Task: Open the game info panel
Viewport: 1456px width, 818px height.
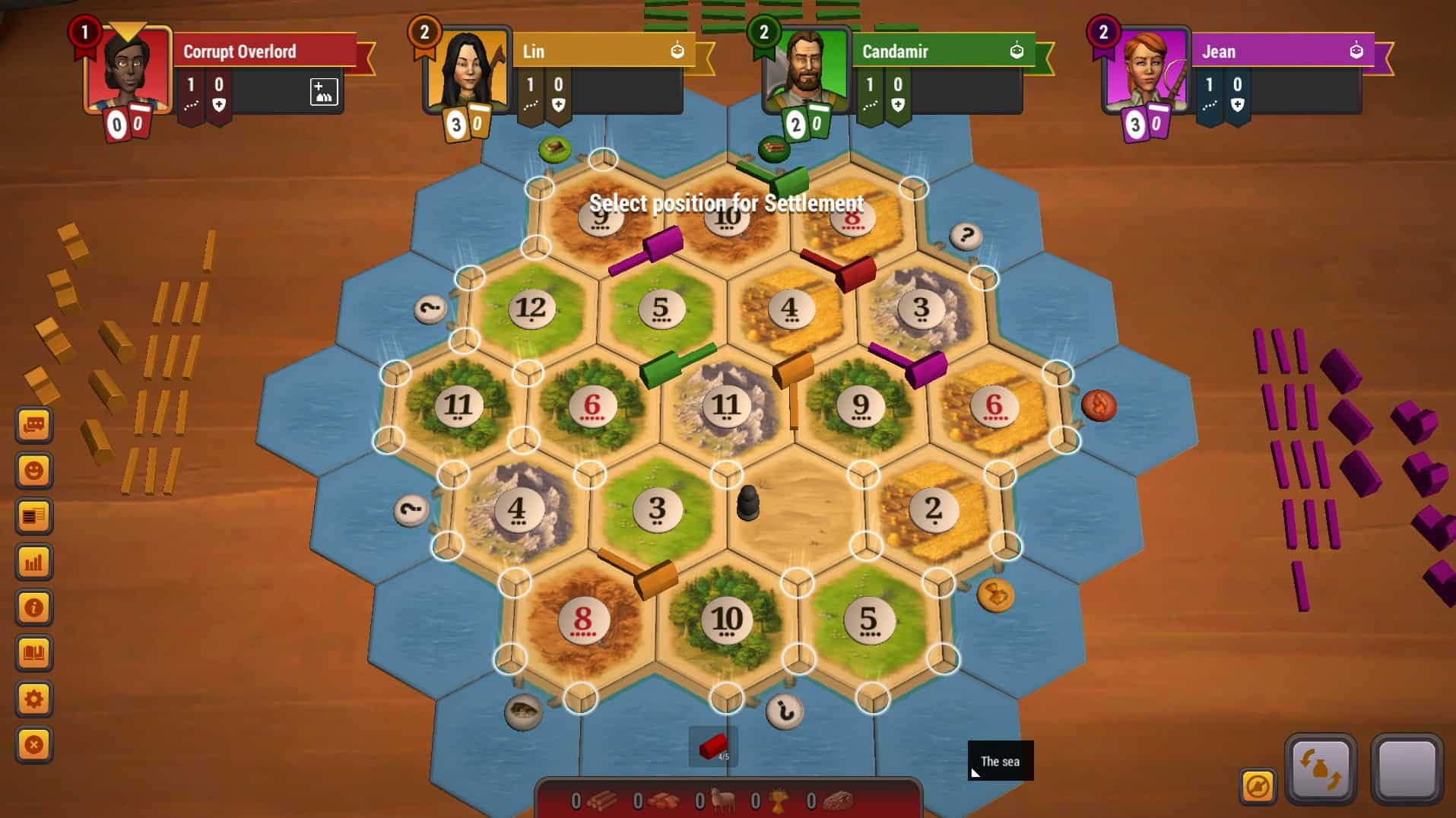Action: click(x=34, y=607)
